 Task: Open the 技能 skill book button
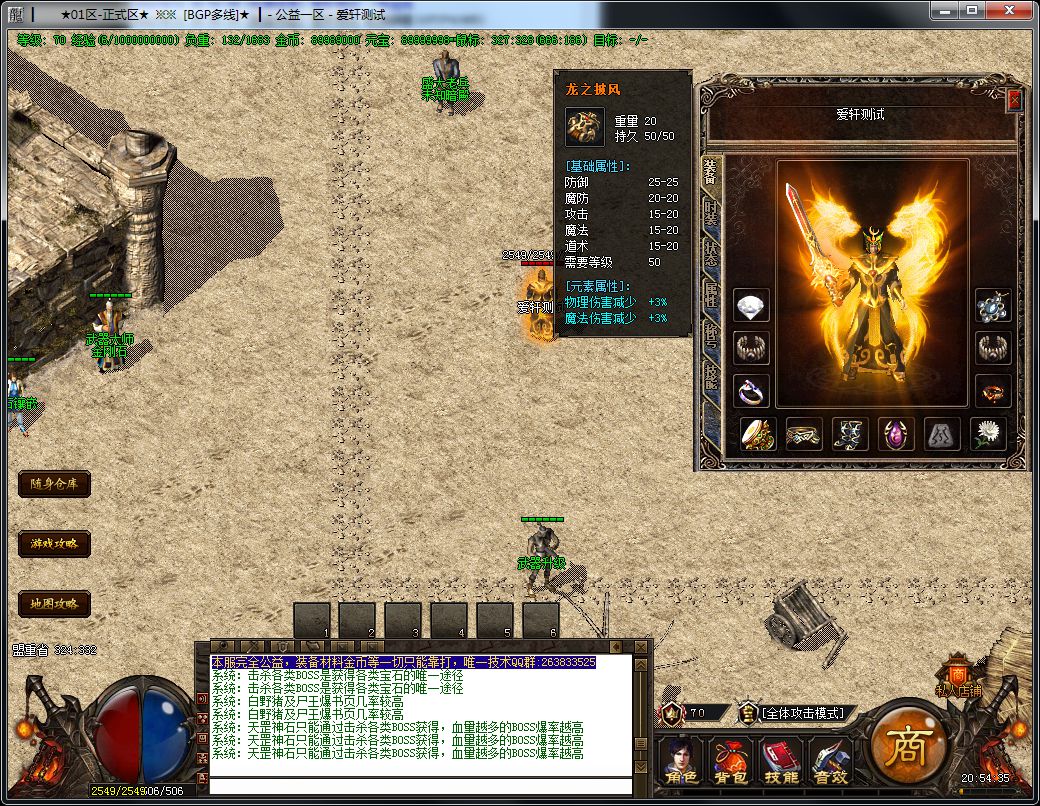tap(780, 762)
